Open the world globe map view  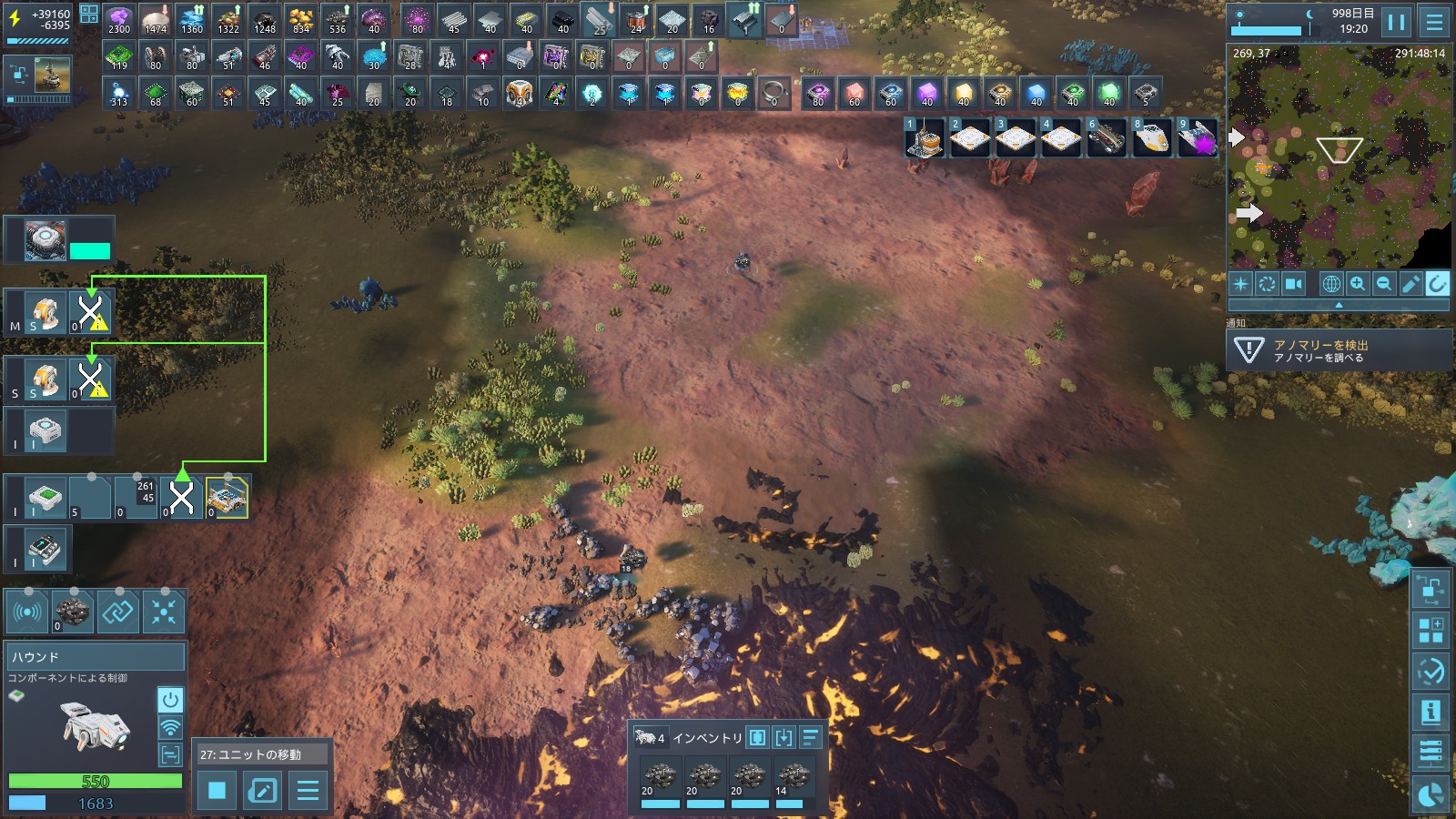click(x=1331, y=284)
